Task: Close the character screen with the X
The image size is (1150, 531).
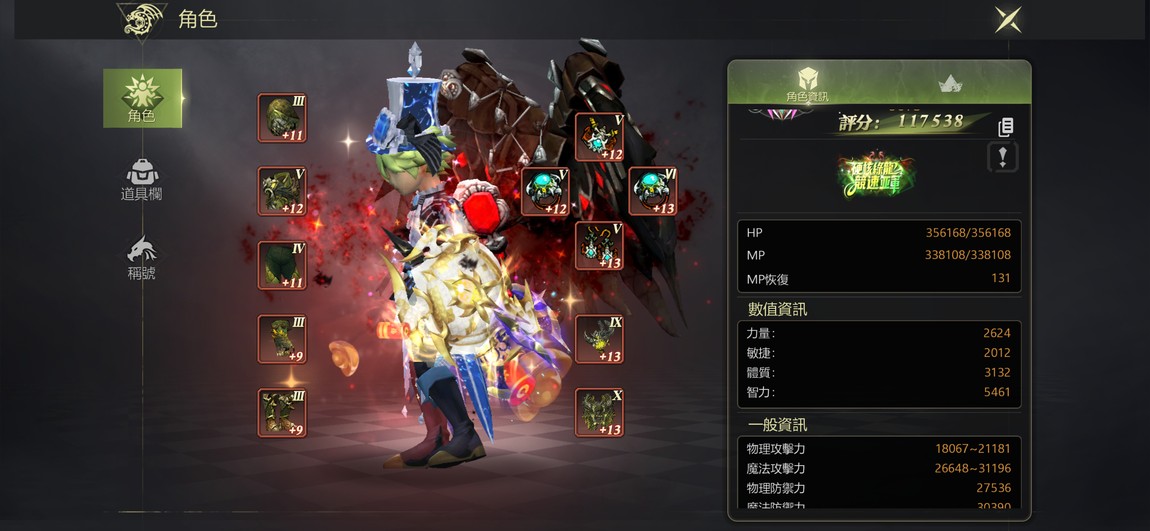Action: (1008, 19)
